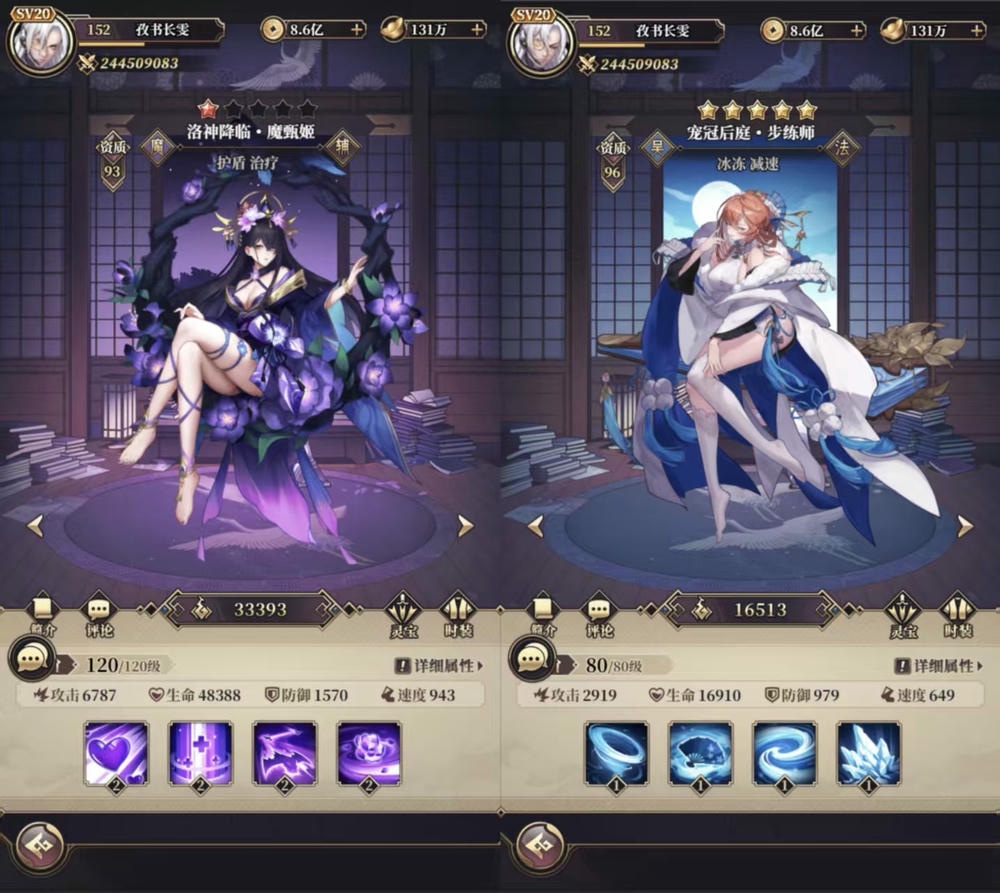Open 灵宝 next to the 16513 power rating
This screenshot has width=1000, height=893.
903,612
